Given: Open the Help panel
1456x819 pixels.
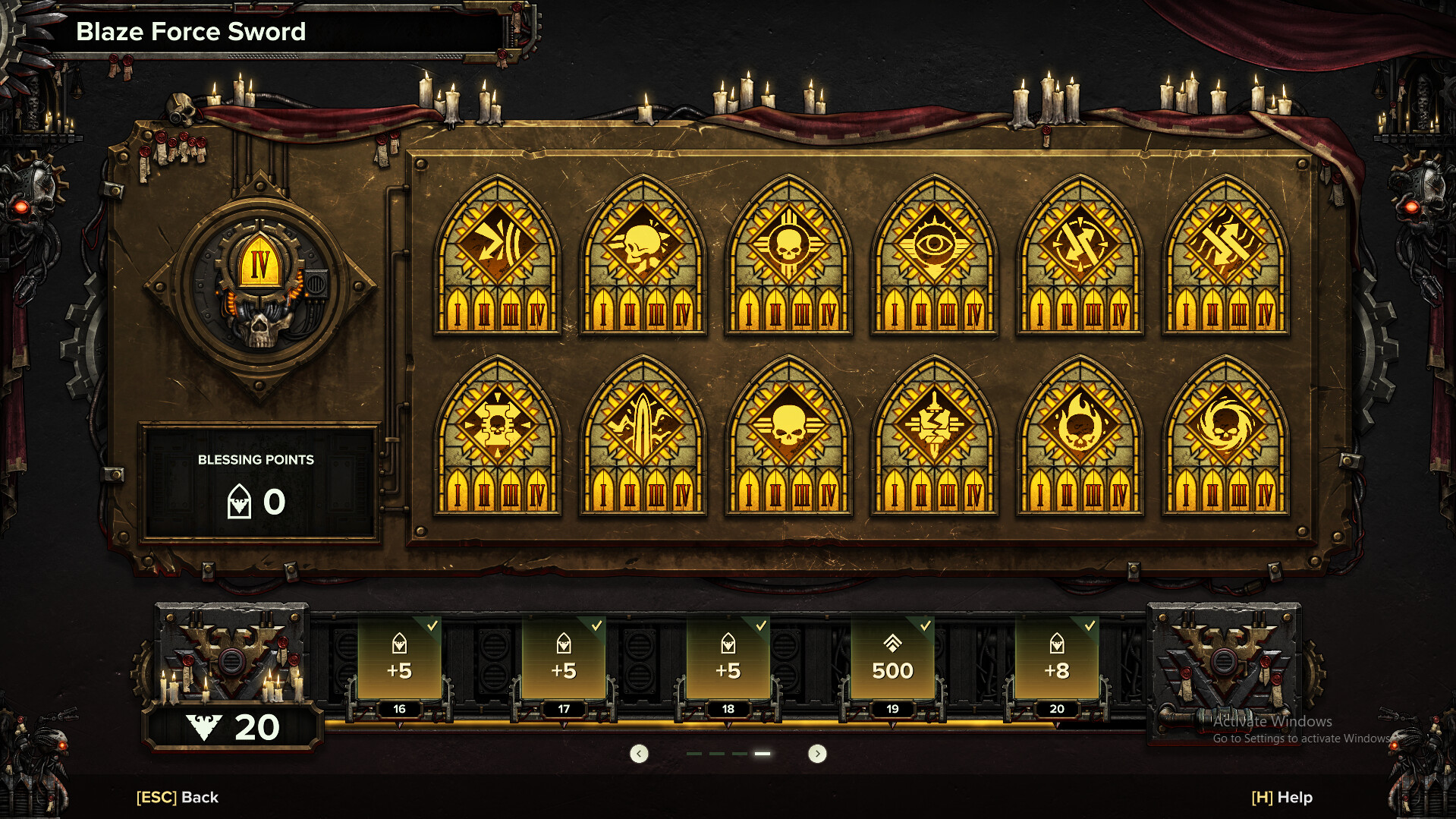Looking at the screenshot, I should tap(1281, 797).
